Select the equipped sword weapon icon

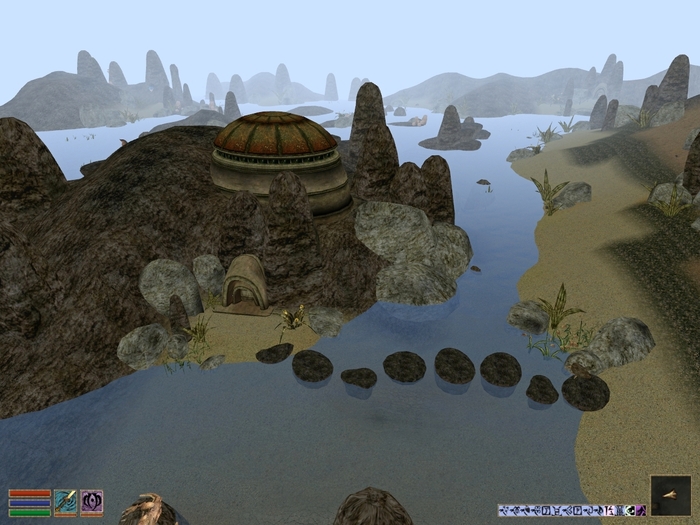[66, 501]
